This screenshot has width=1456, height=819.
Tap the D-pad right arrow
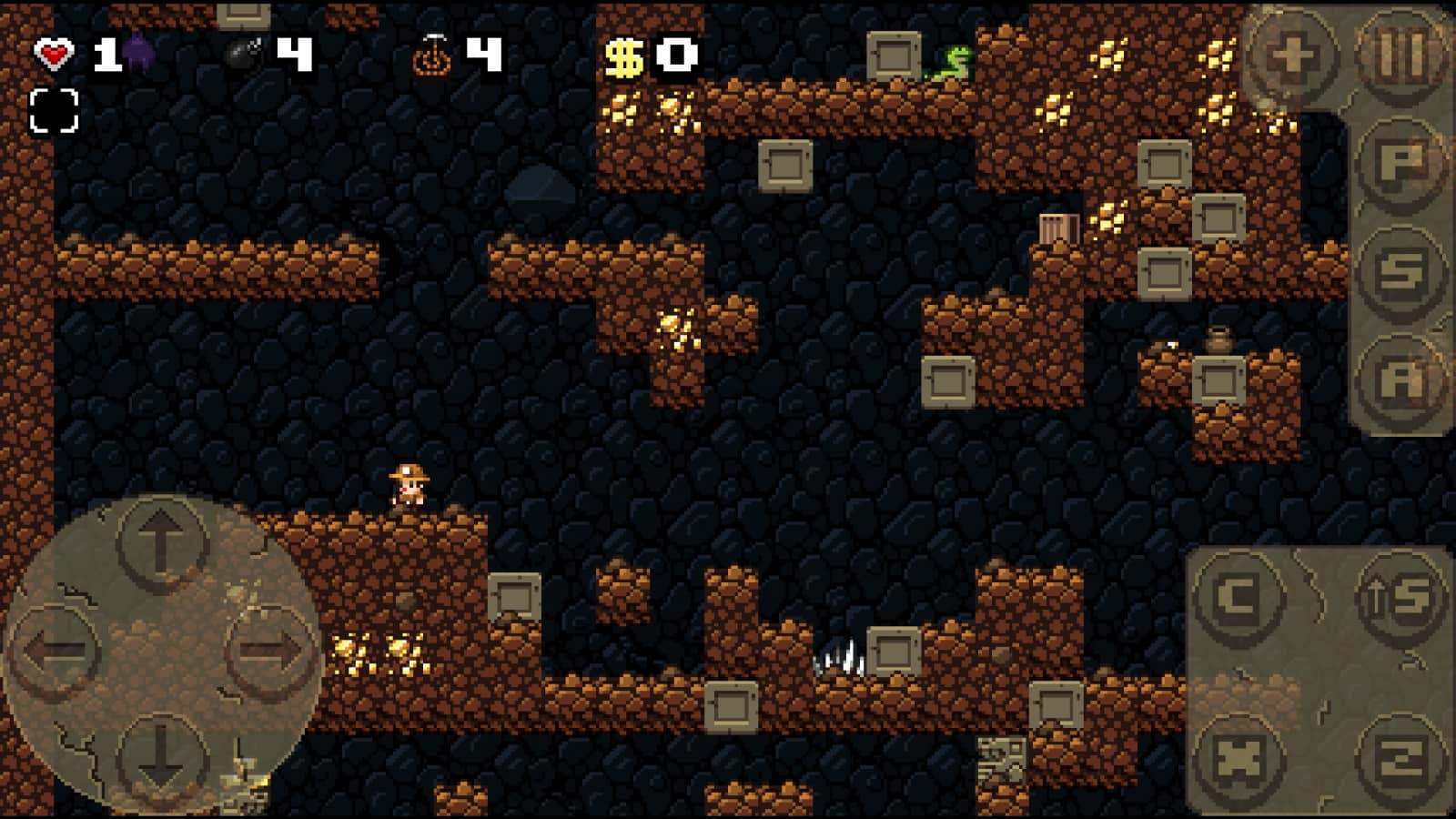[269, 652]
